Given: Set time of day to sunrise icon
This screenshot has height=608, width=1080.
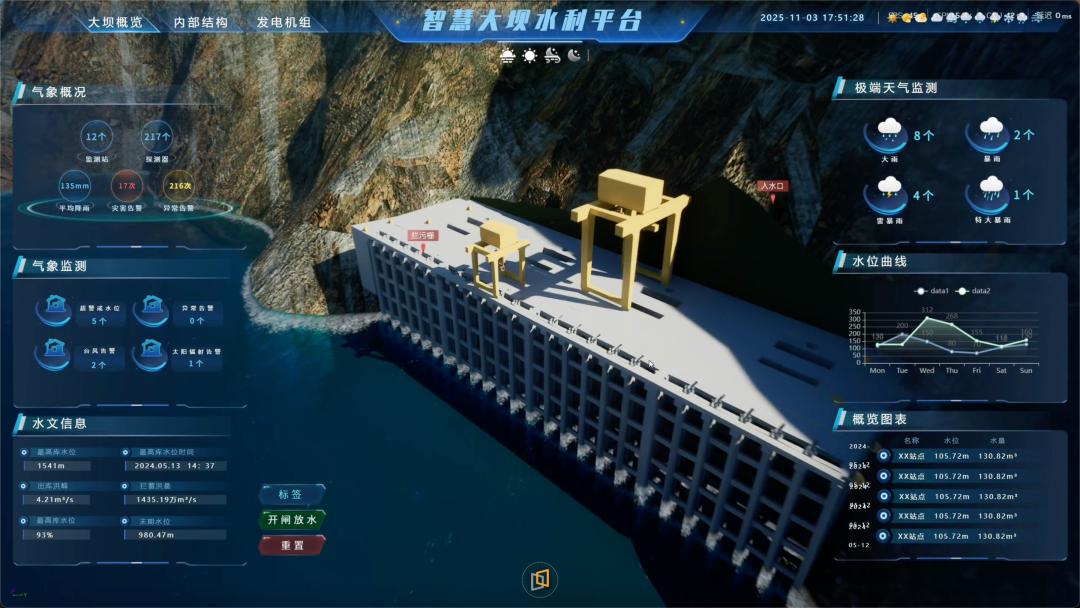Looking at the screenshot, I should pyautogui.click(x=508, y=56).
